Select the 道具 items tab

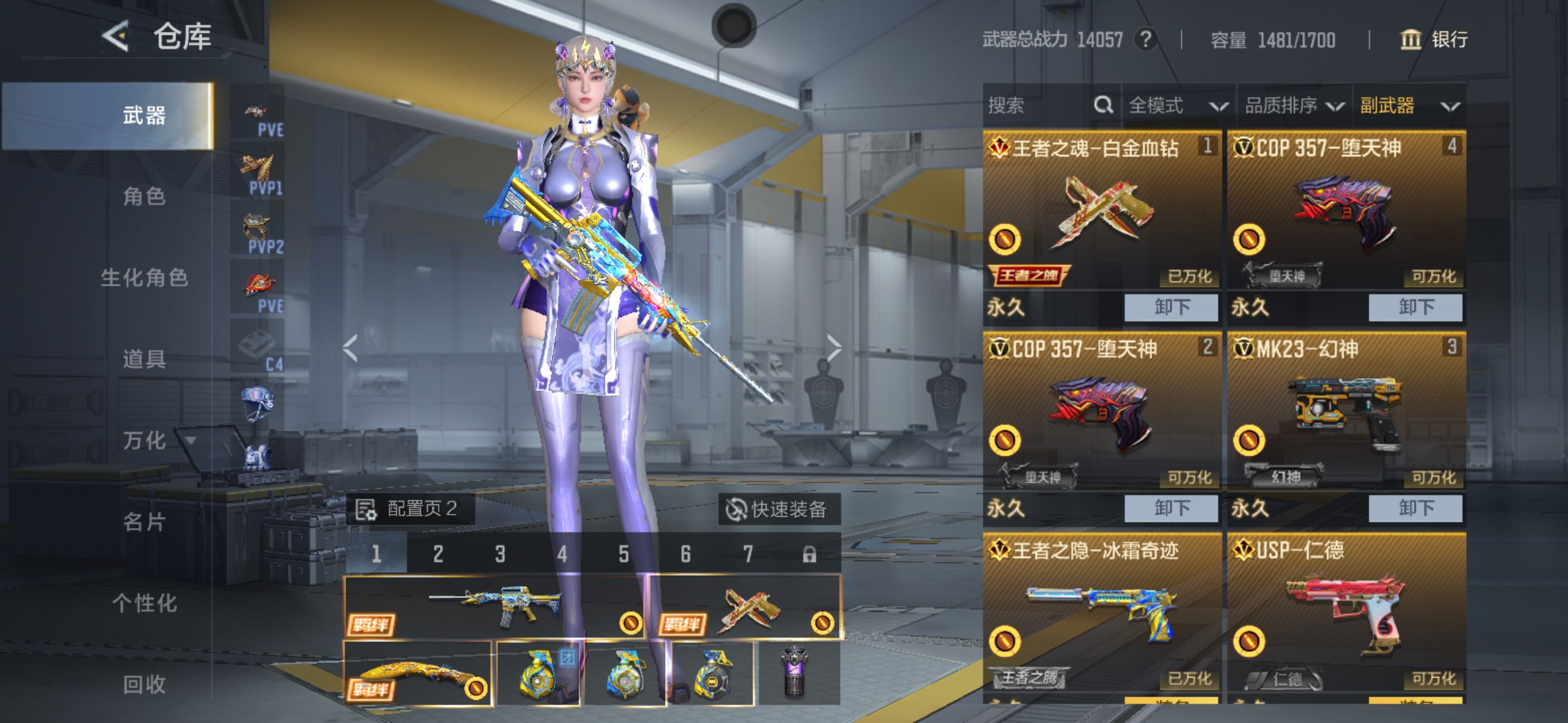(x=144, y=359)
